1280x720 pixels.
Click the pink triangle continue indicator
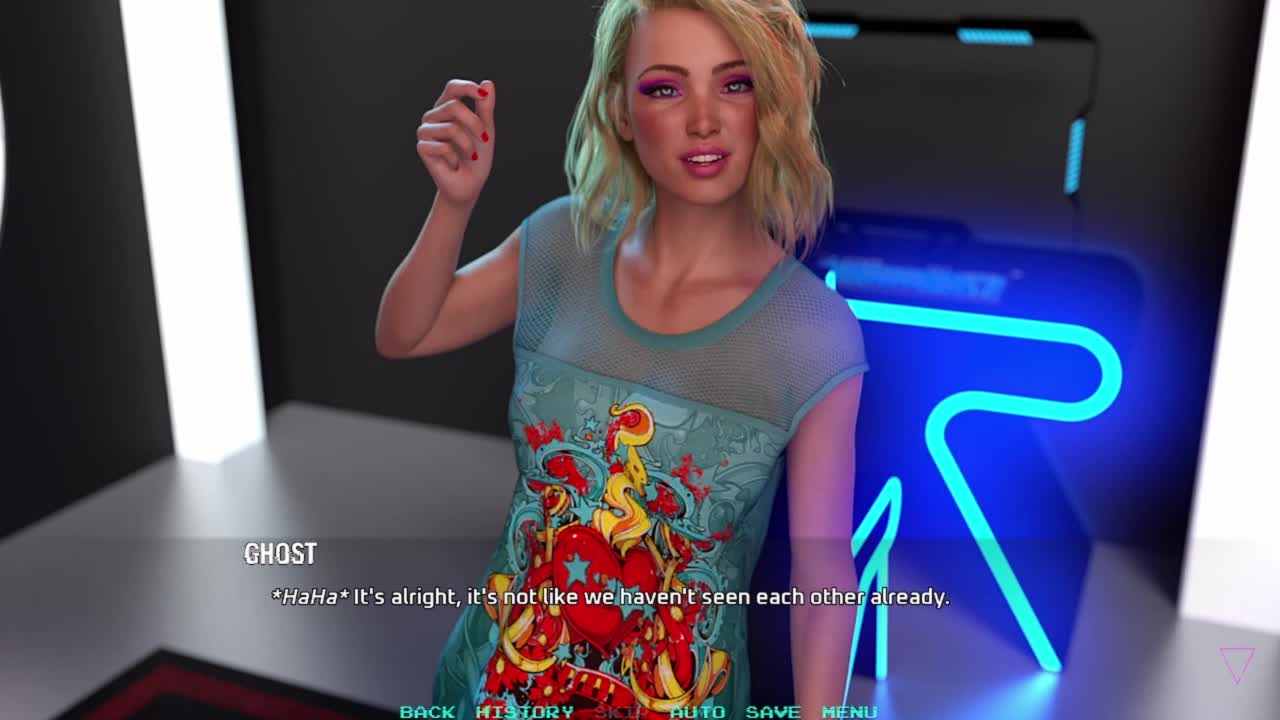(x=1236, y=664)
